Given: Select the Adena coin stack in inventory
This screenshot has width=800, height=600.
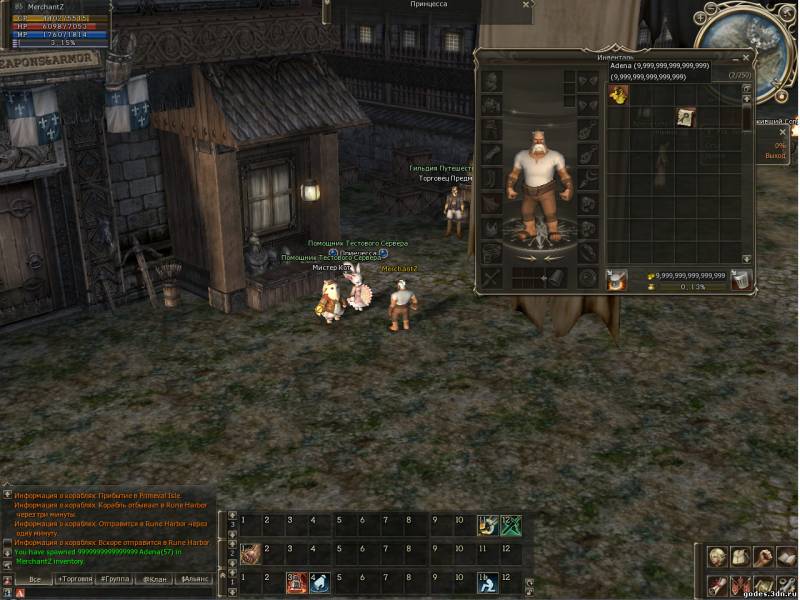Looking at the screenshot, I should click(618, 94).
